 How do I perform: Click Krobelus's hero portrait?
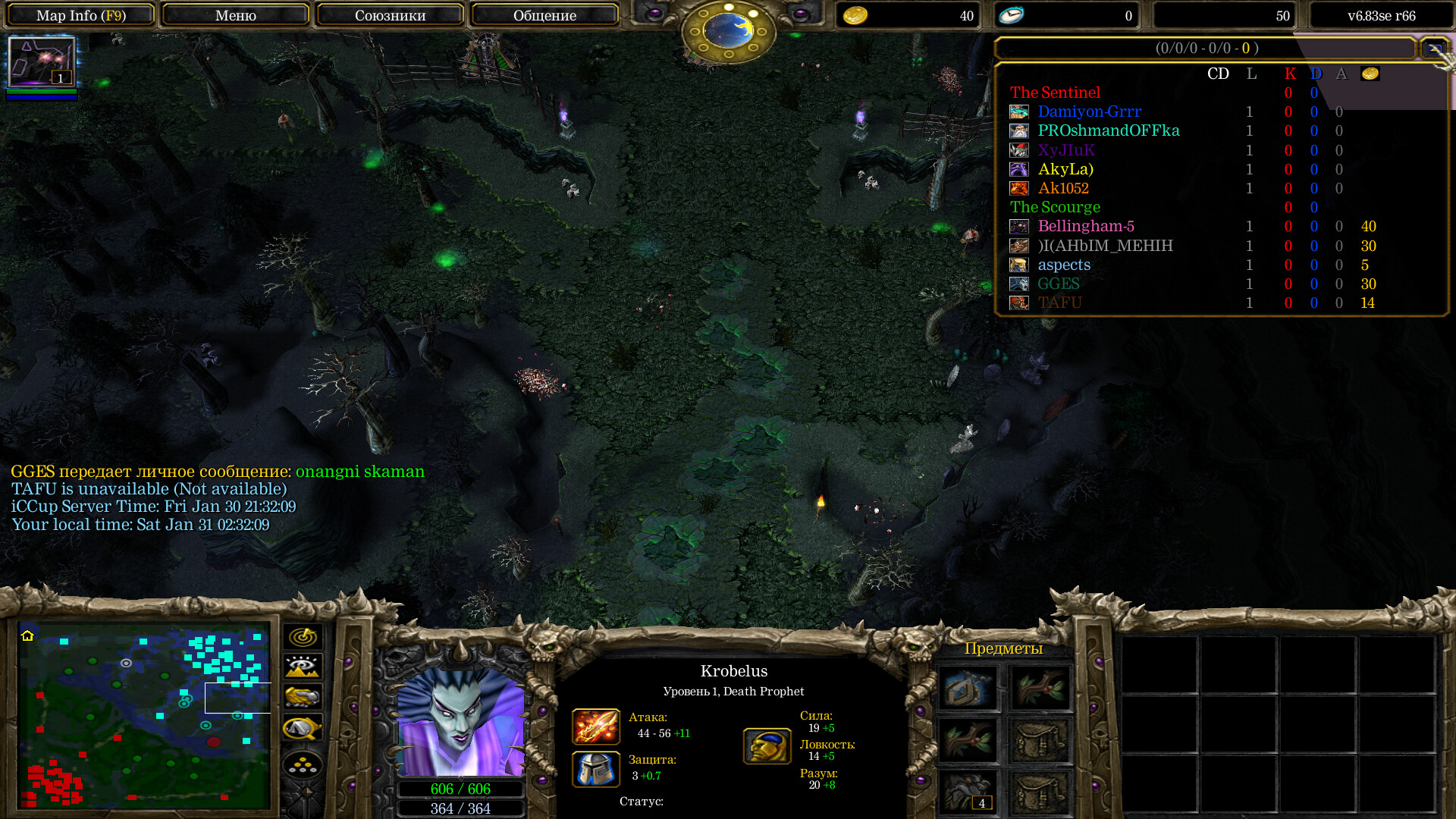coord(460,720)
